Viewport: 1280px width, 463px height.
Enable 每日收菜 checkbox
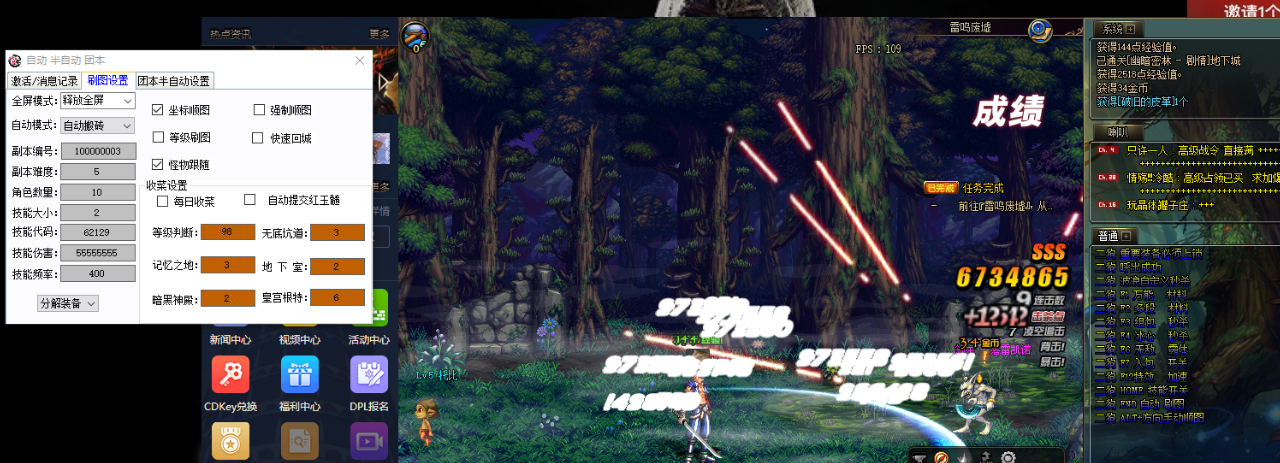coord(163,201)
